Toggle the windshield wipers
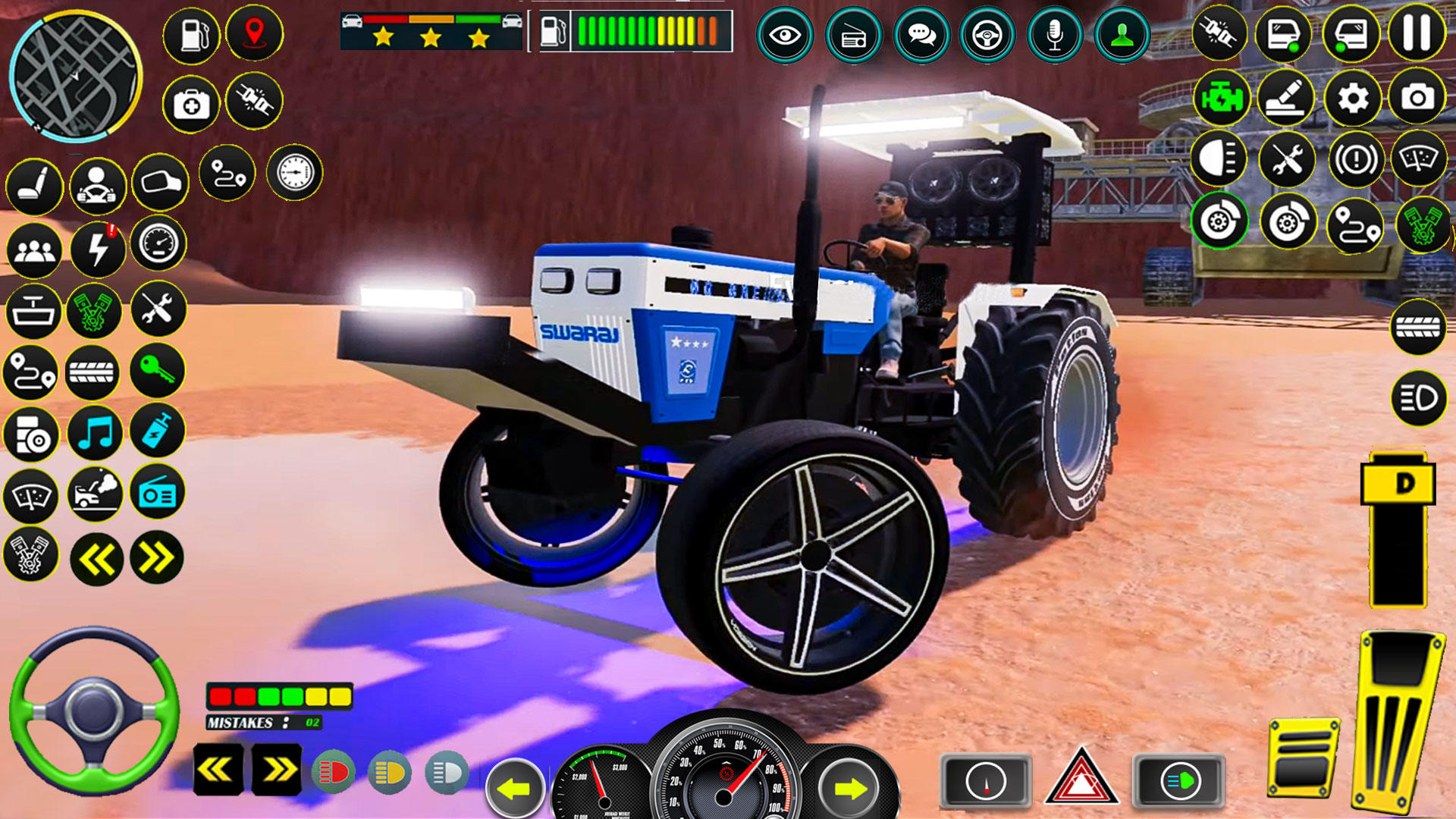Screen dimensions: 1456x819 30,494
